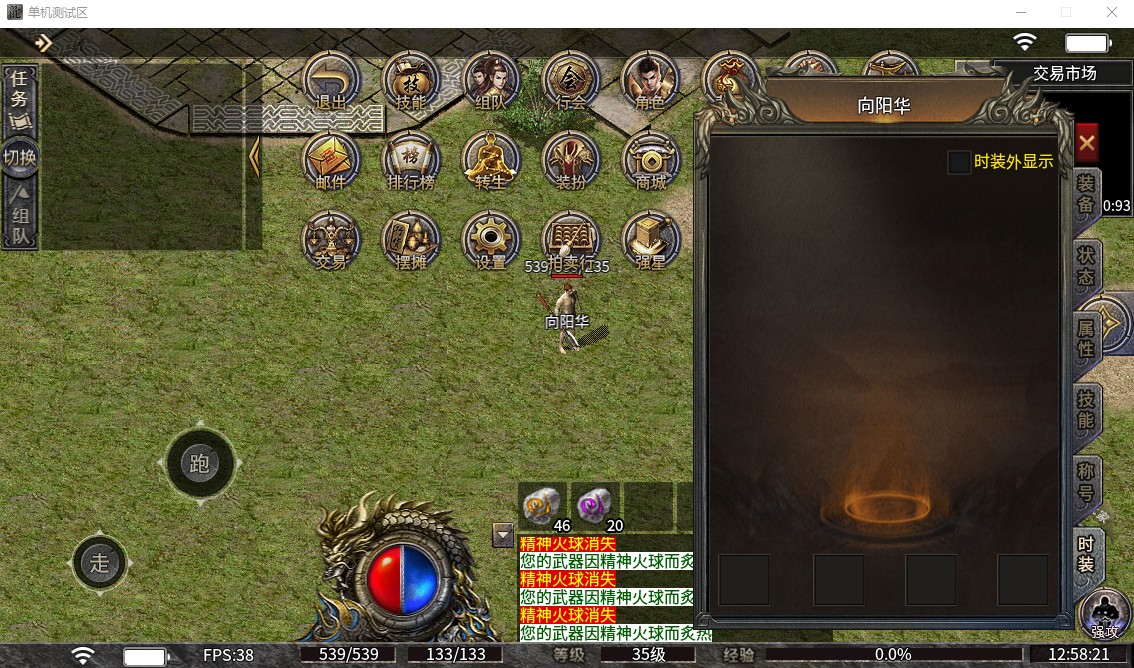Open the 强星 star upgrade icon
Viewport: 1134px width, 668px height.
(651, 240)
